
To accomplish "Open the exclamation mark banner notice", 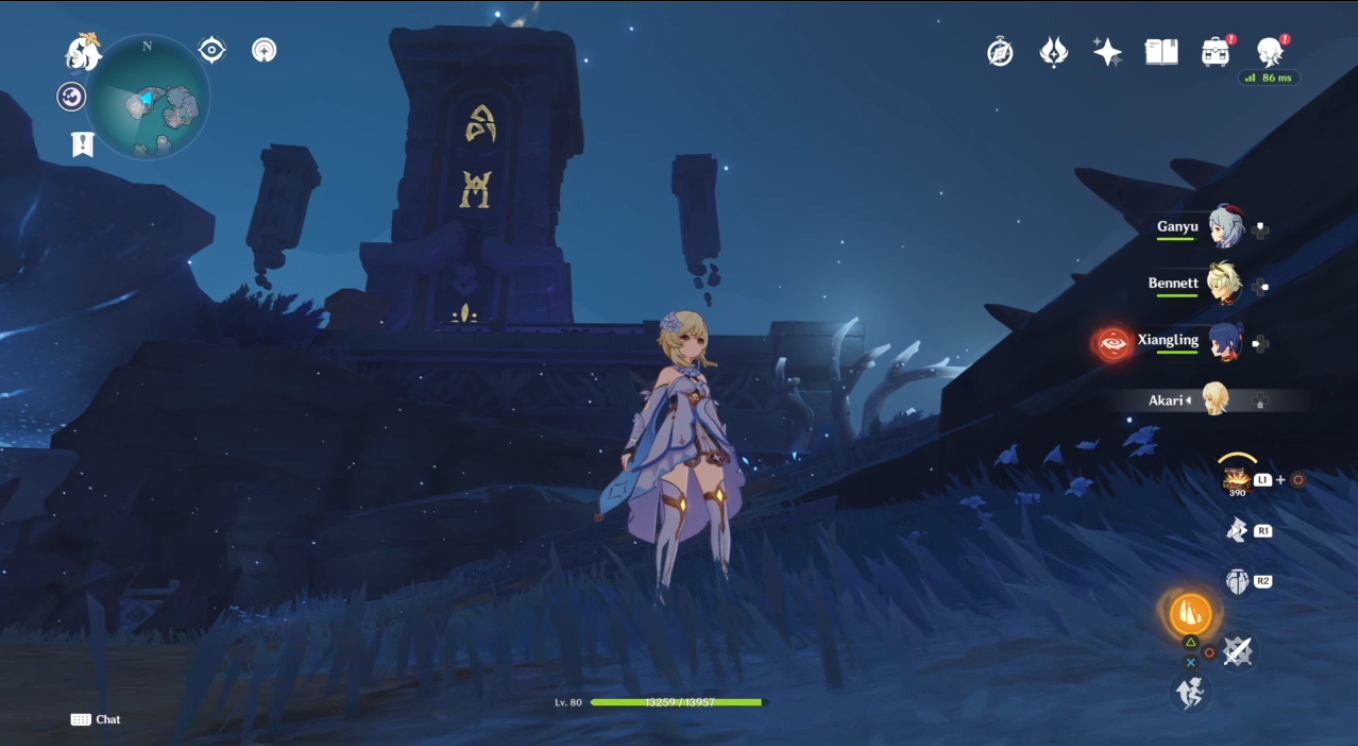I will pyautogui.click(x=83, y=145).
